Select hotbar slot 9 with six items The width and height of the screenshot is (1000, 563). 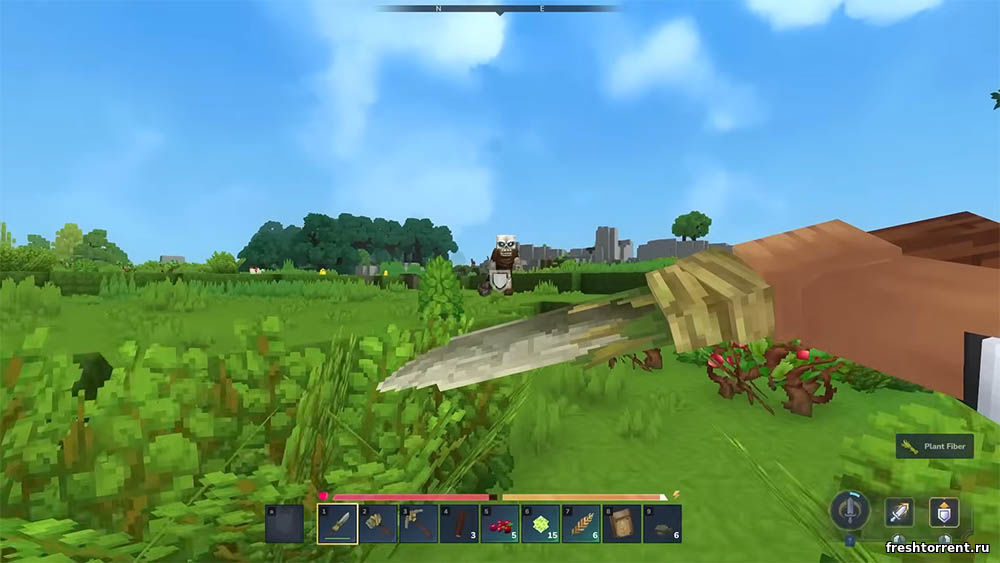pyautogui.click(x=662, y=523)
